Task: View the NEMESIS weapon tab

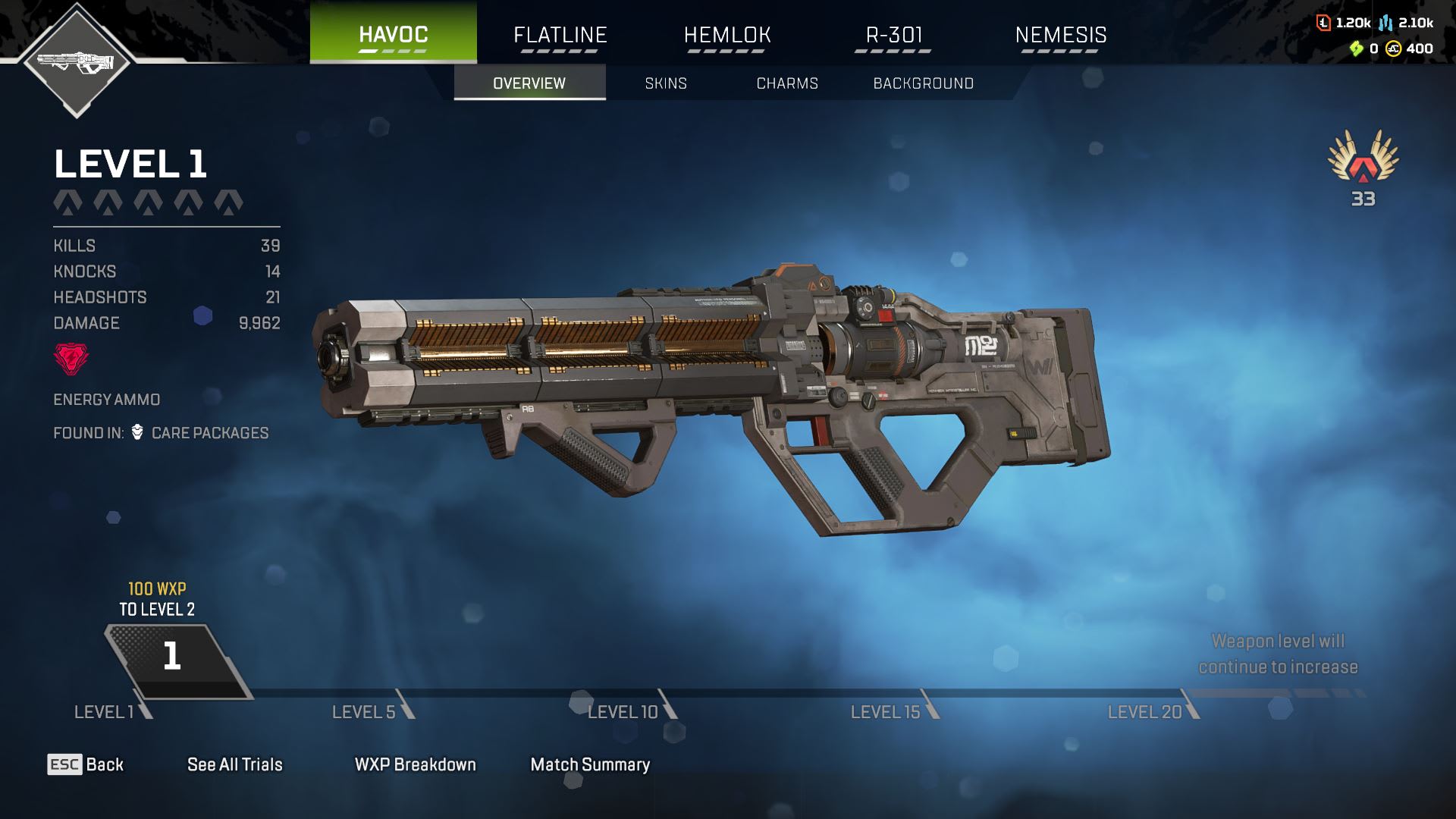Action: [1060, 35]
